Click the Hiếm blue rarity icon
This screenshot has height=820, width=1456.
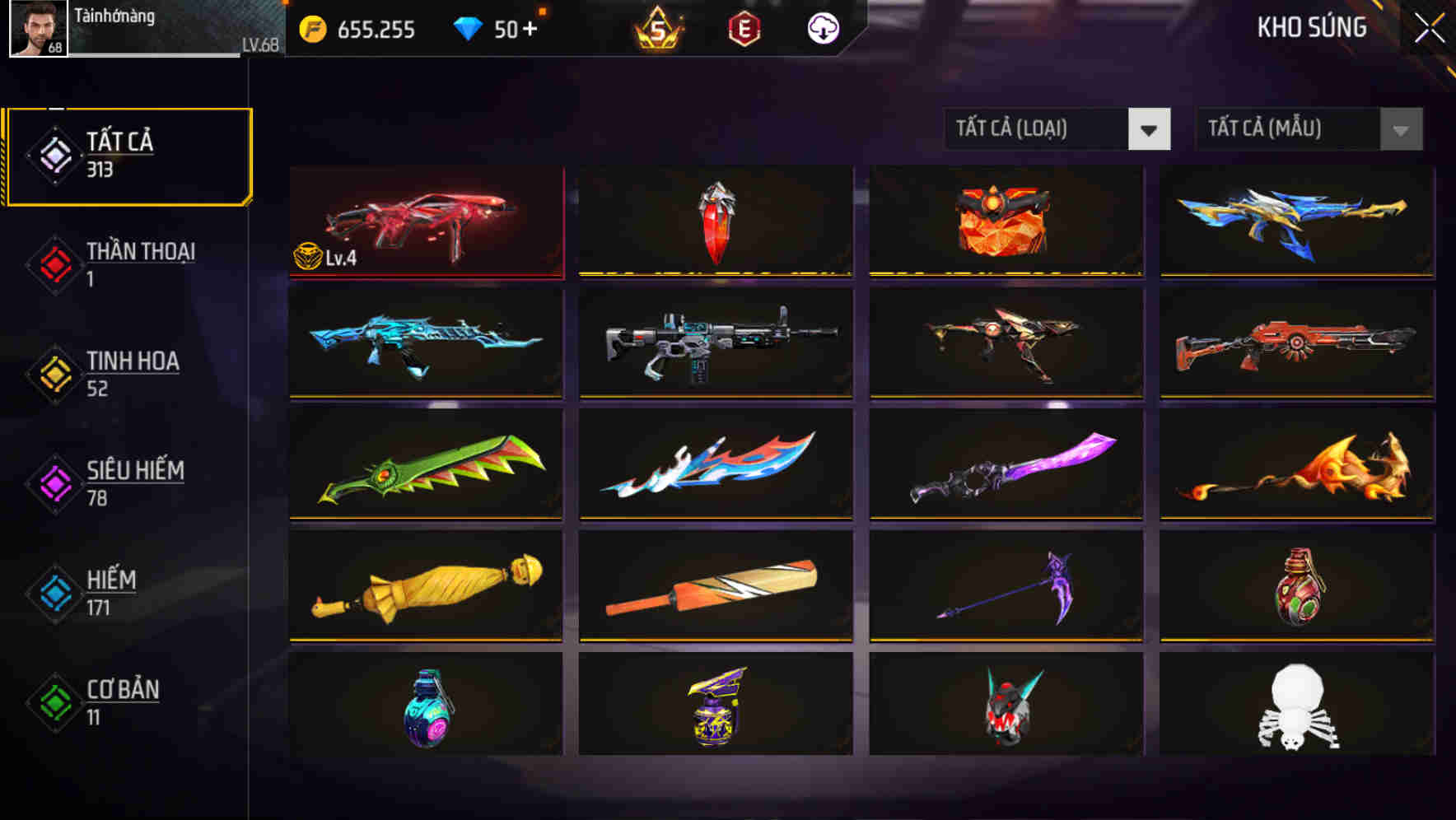click(x=52, y=594)
